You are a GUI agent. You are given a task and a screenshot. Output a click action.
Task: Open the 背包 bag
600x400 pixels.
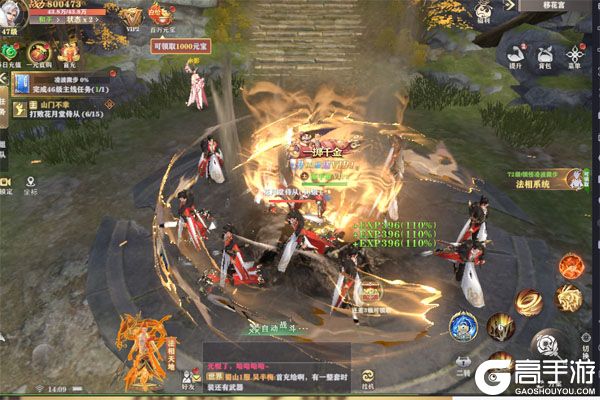tap(545, 58)
